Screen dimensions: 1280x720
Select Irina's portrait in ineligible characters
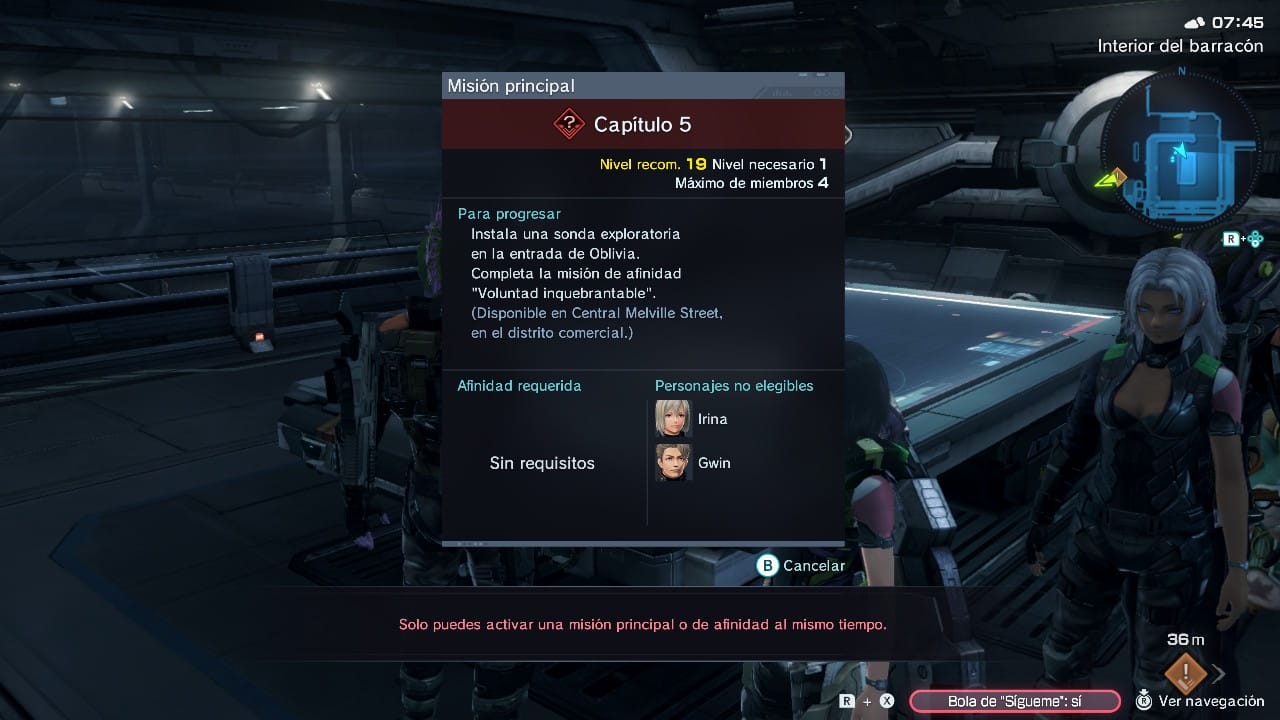coord(673,419)
